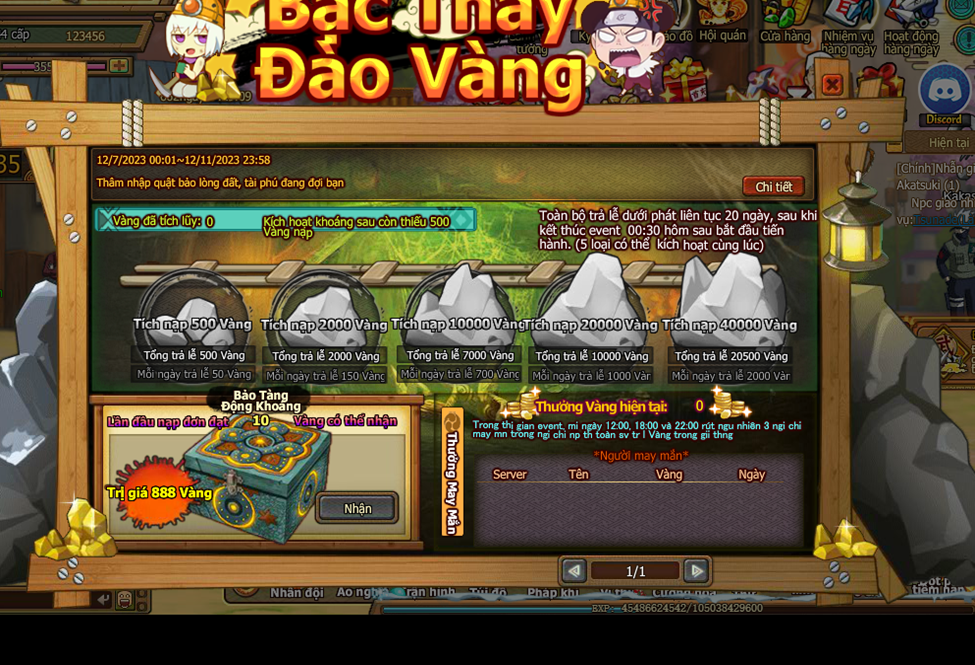
Task: Open the Hội quán menu icon
Action: pos(722,22)
